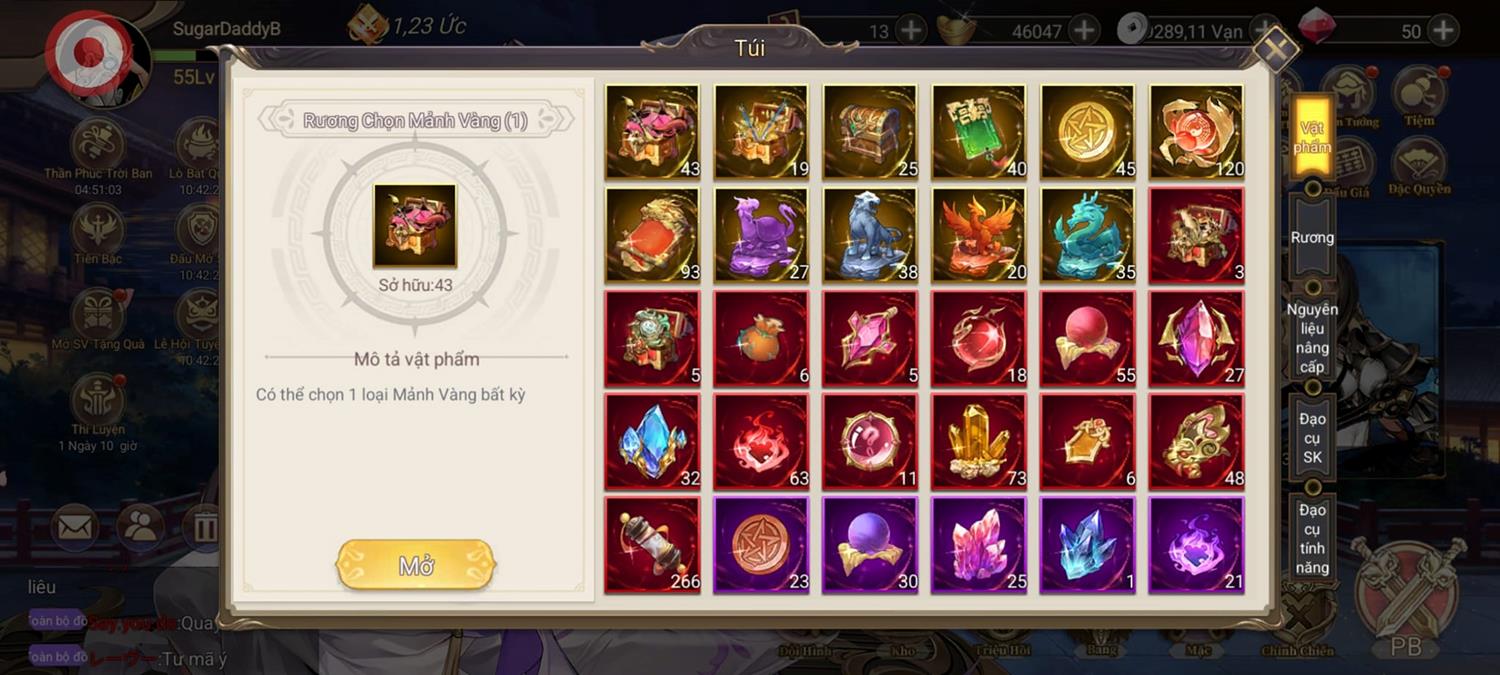Select the question mark orb item
This screenshot has height=675, width=1500.
click(870, 441)
